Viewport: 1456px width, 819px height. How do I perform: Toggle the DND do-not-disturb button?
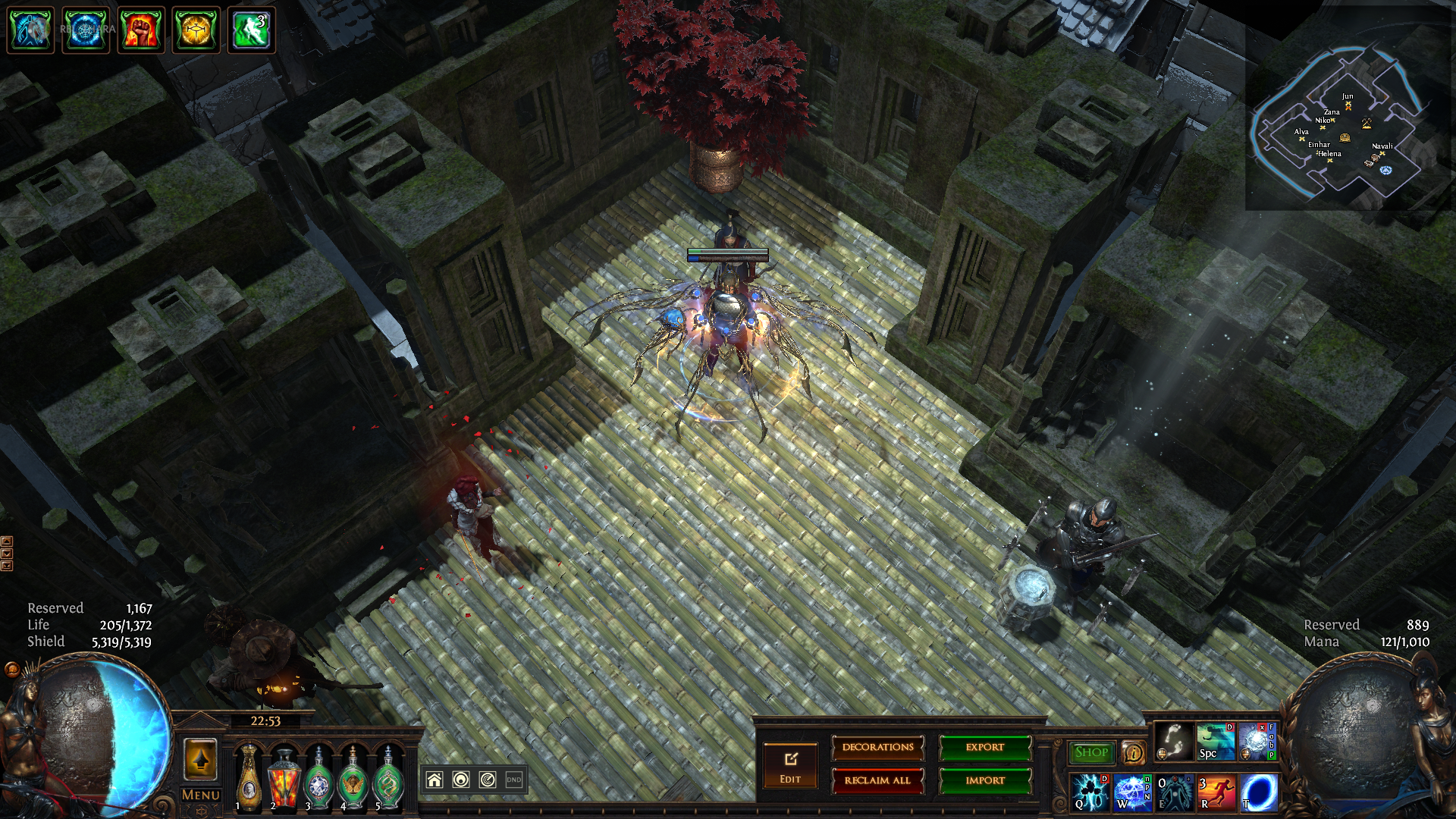[513, 780]
